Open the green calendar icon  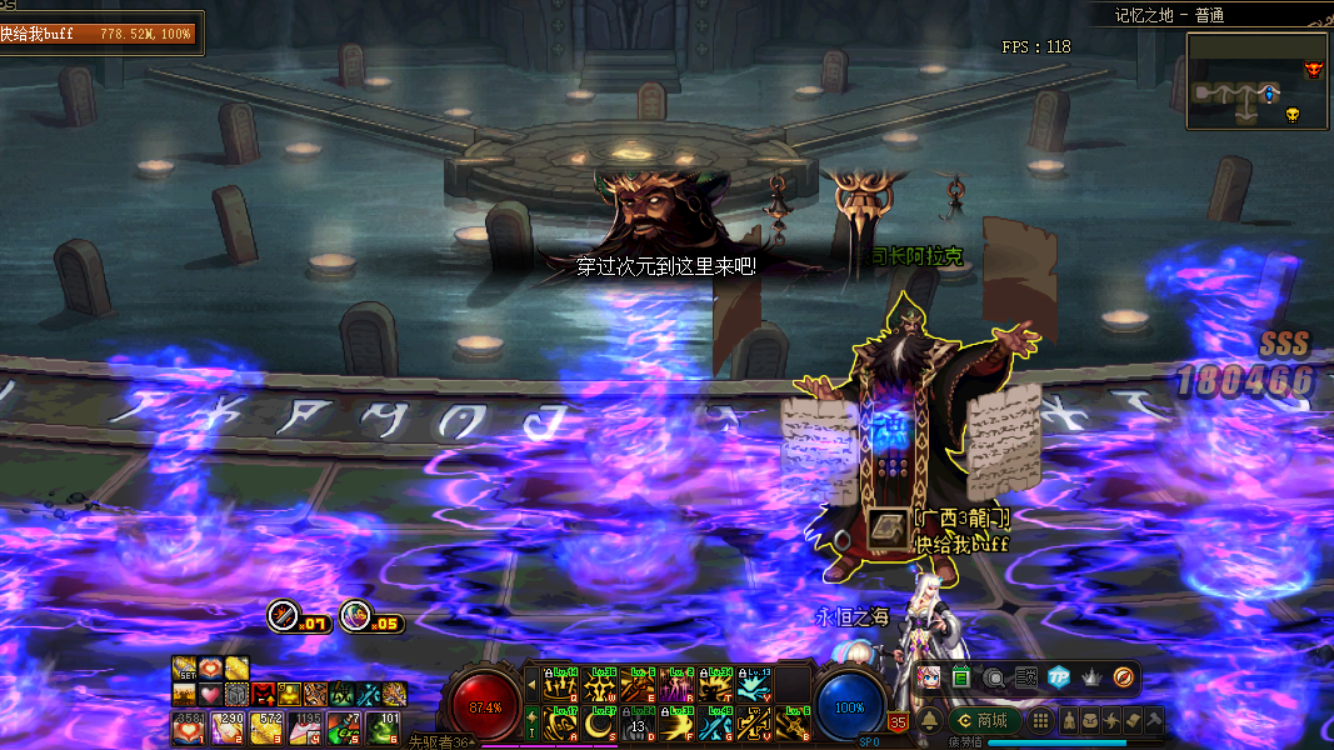click(x=961, y=678)
